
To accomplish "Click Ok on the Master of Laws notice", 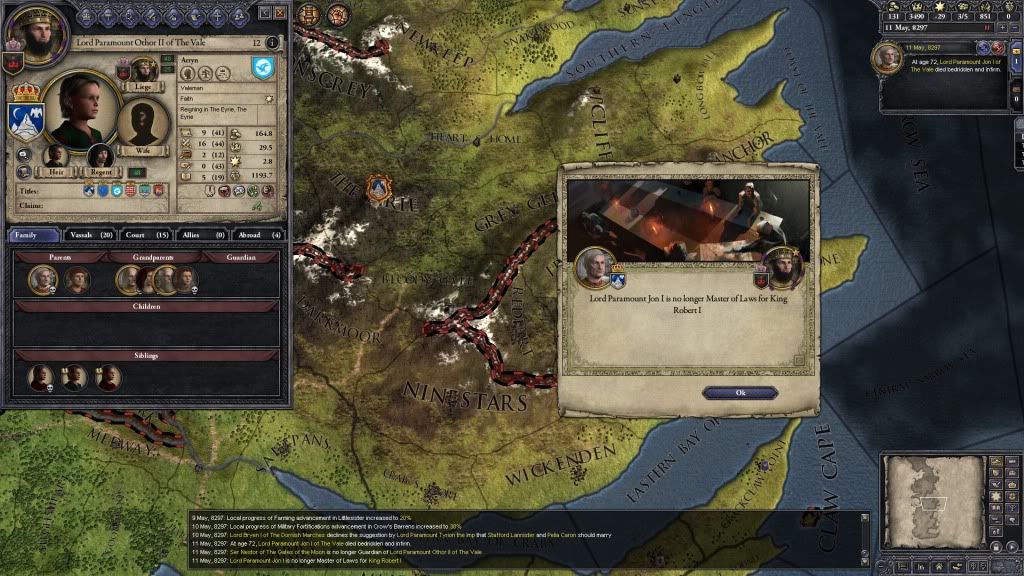I will pyautogui.click(x=740, y=393).
